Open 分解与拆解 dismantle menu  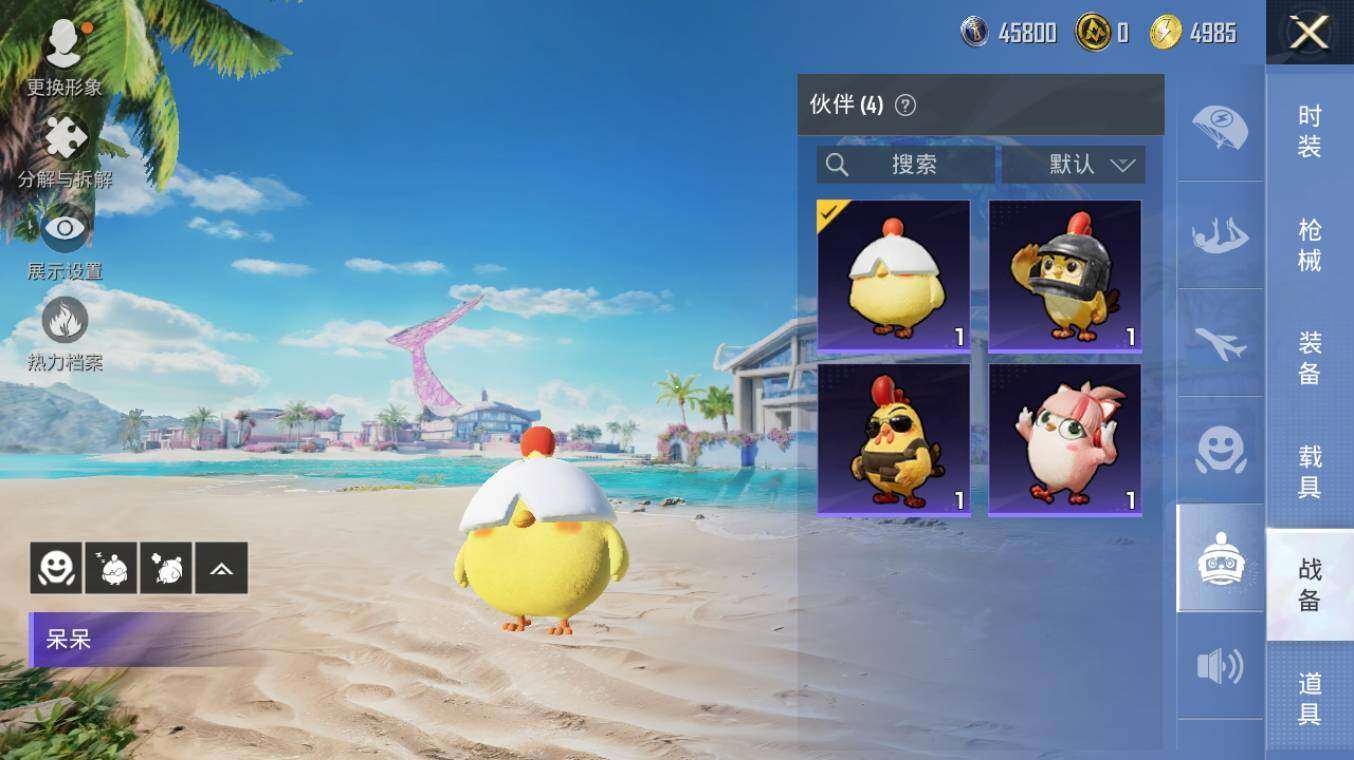(x=65, y=151)
